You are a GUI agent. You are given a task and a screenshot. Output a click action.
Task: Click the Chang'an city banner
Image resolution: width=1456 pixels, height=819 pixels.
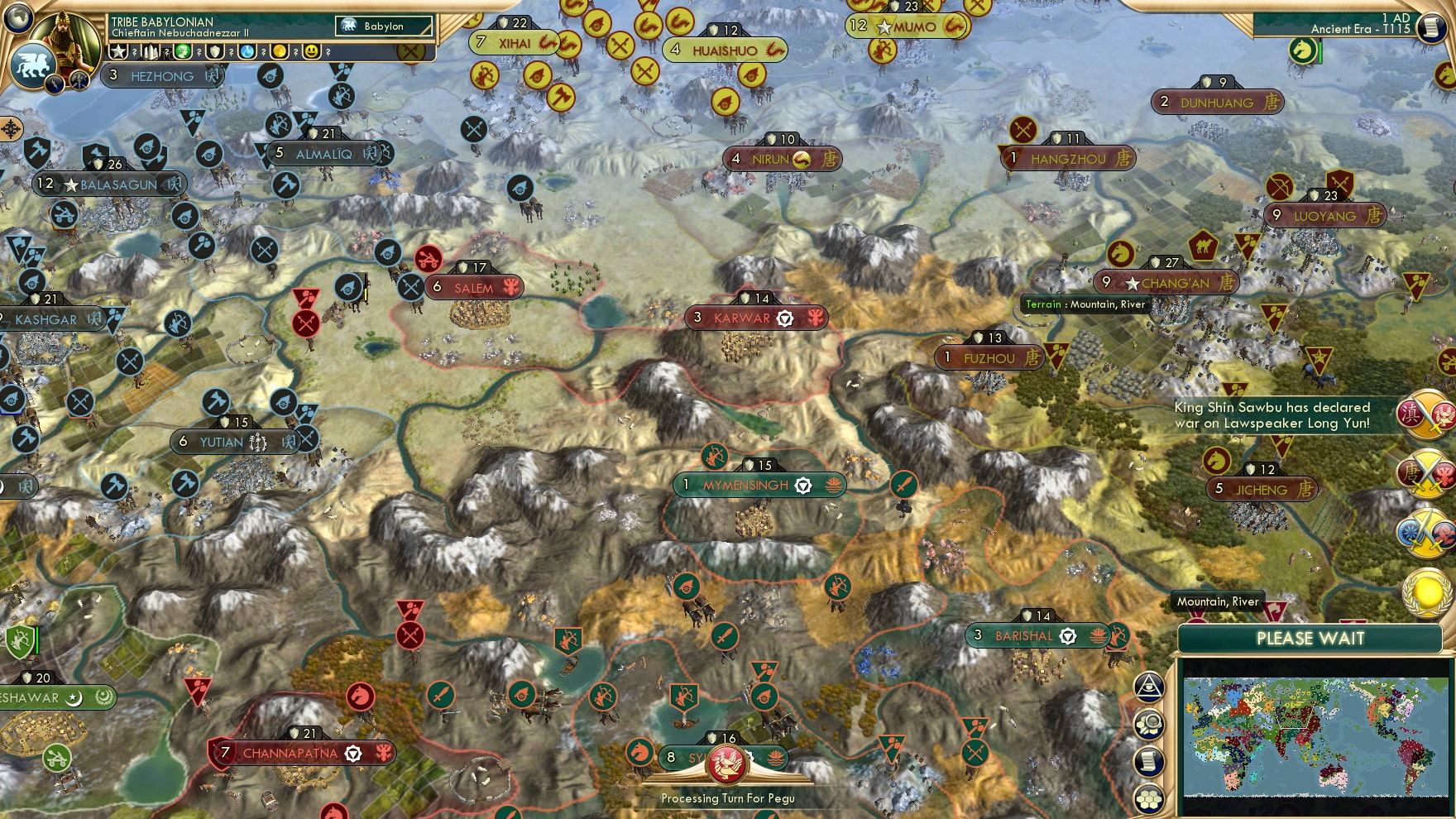1166,282
